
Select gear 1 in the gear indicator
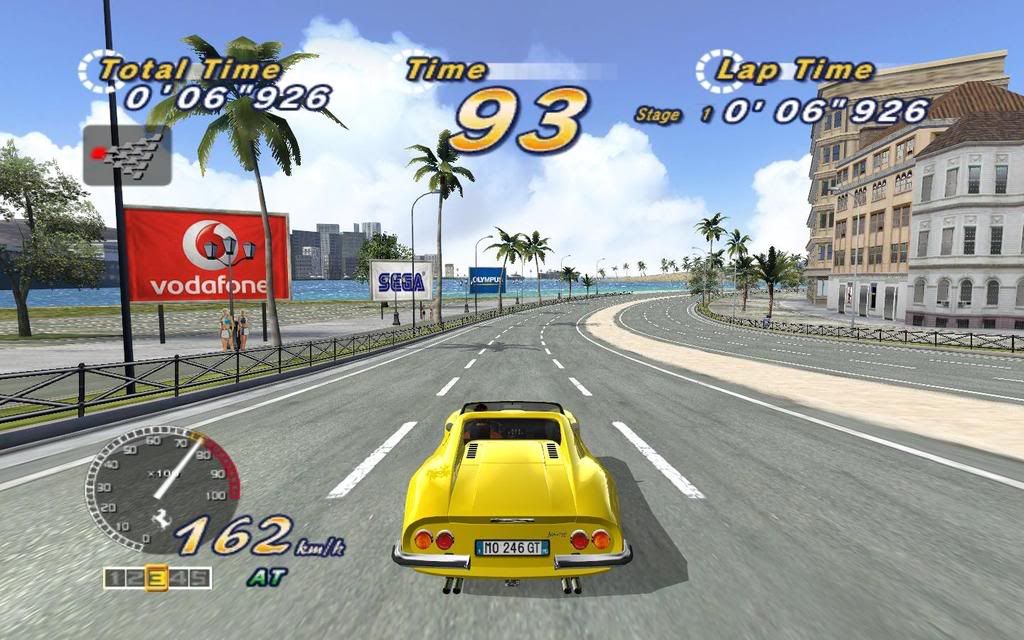(114, 578)
